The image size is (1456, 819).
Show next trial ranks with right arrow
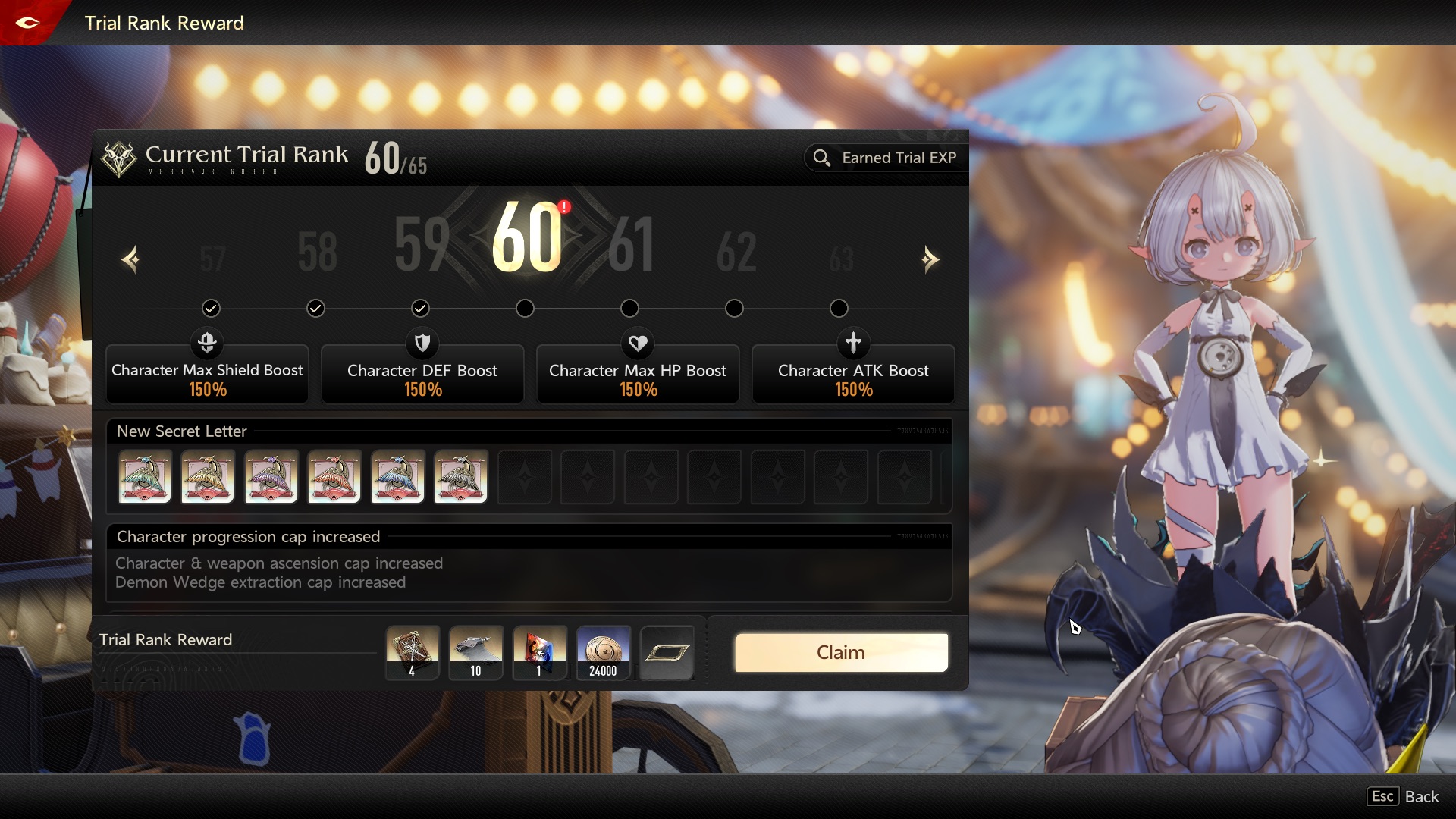(x=930, y=260)
